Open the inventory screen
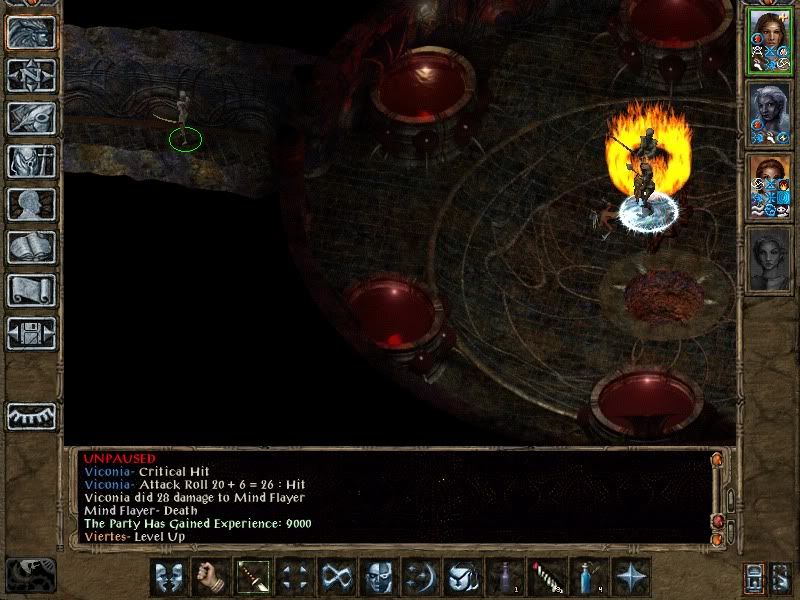 click(x=31, y=160)
